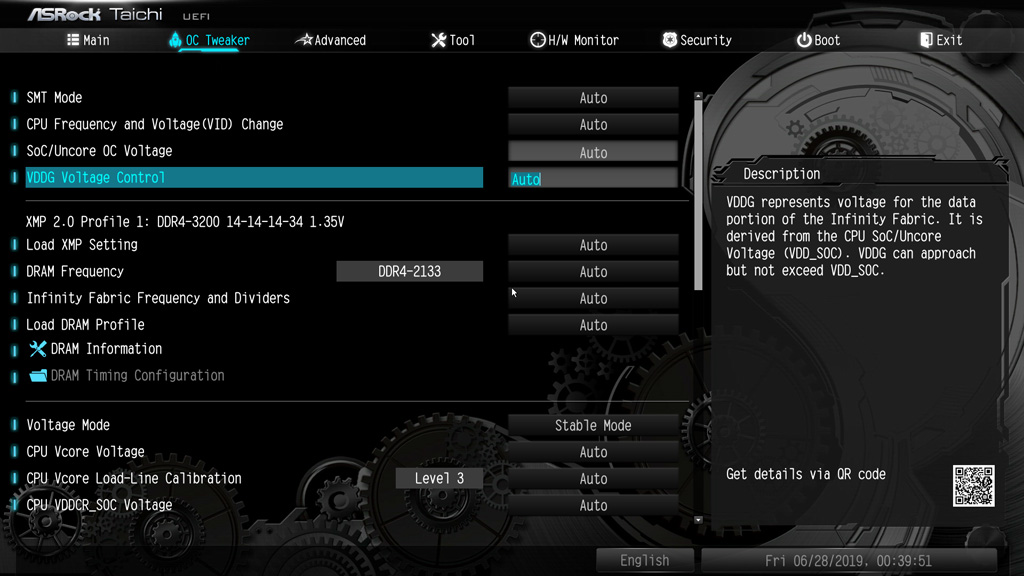Select the Infinity Fabric Frequency and Dividers dropdown

(593, 298)
